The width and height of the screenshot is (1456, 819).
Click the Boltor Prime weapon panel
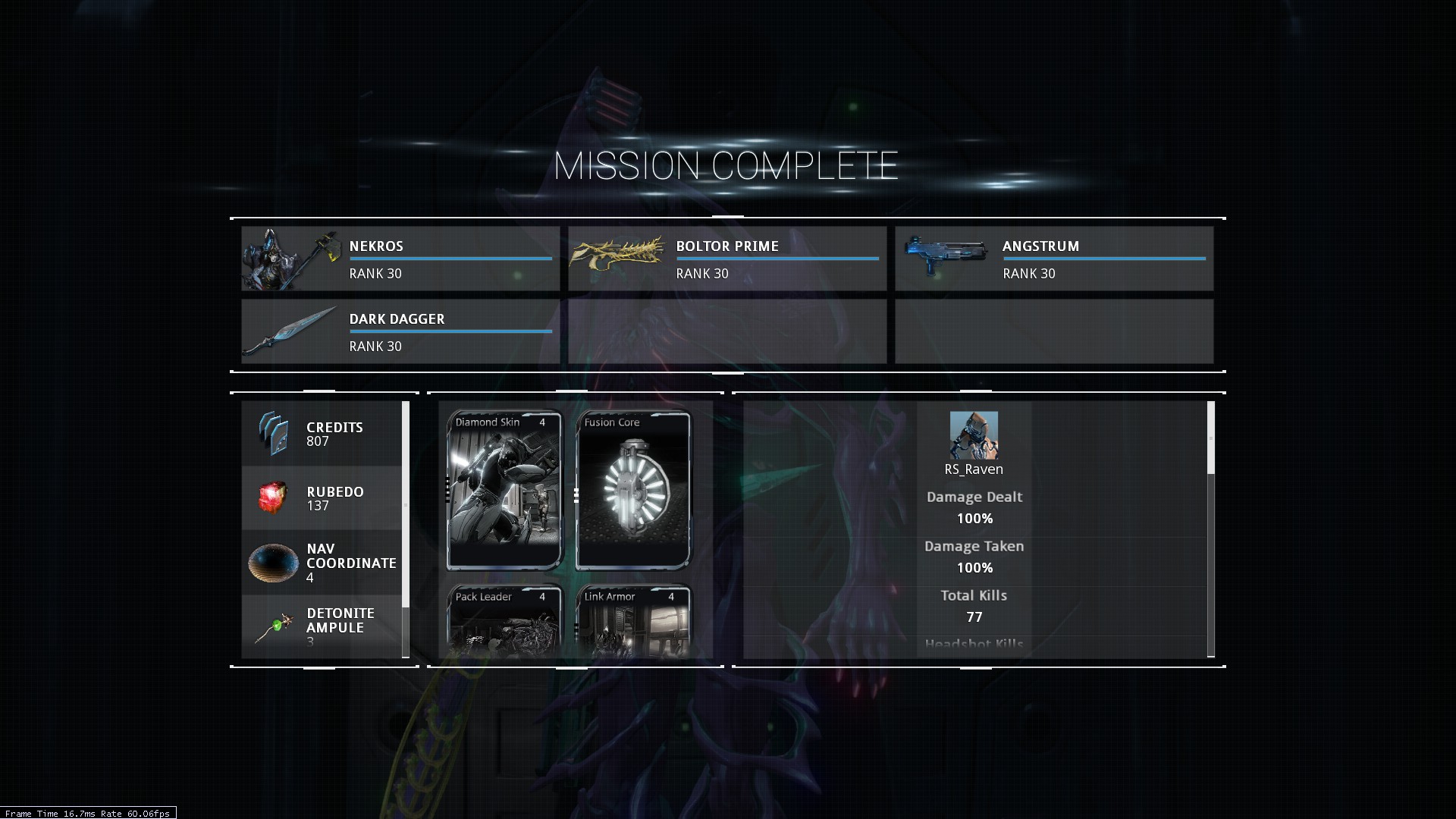pos(726,259)
